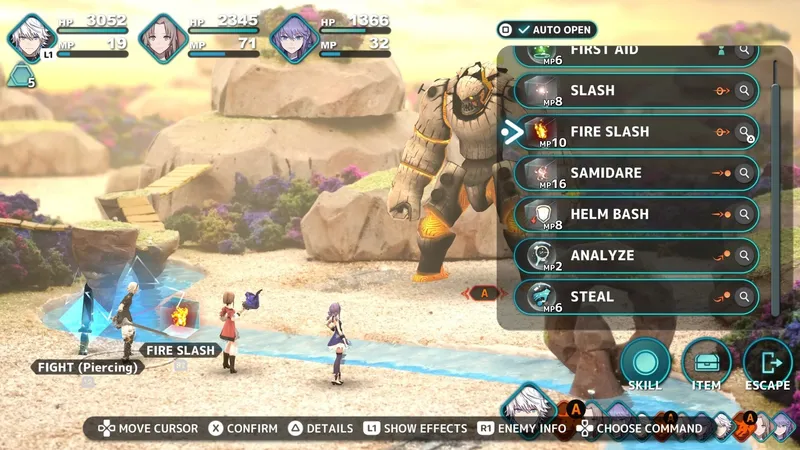Open the Skill command
Viewport: 800px width, 450px height.
pos(645,364)
